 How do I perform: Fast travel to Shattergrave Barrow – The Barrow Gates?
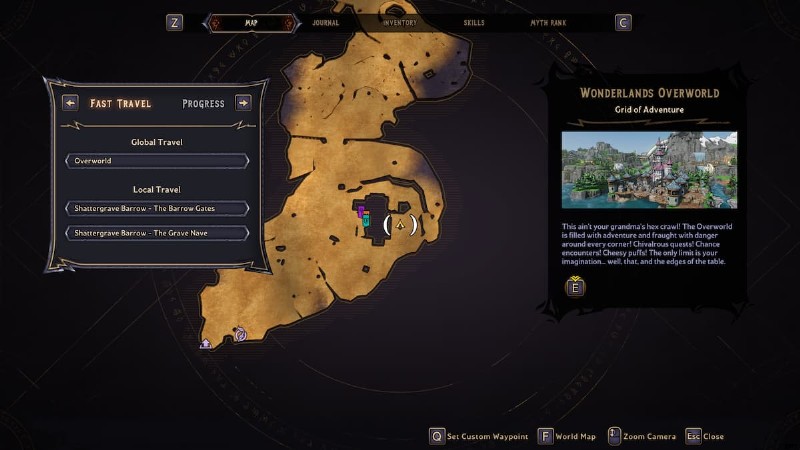tap(157, 208)
